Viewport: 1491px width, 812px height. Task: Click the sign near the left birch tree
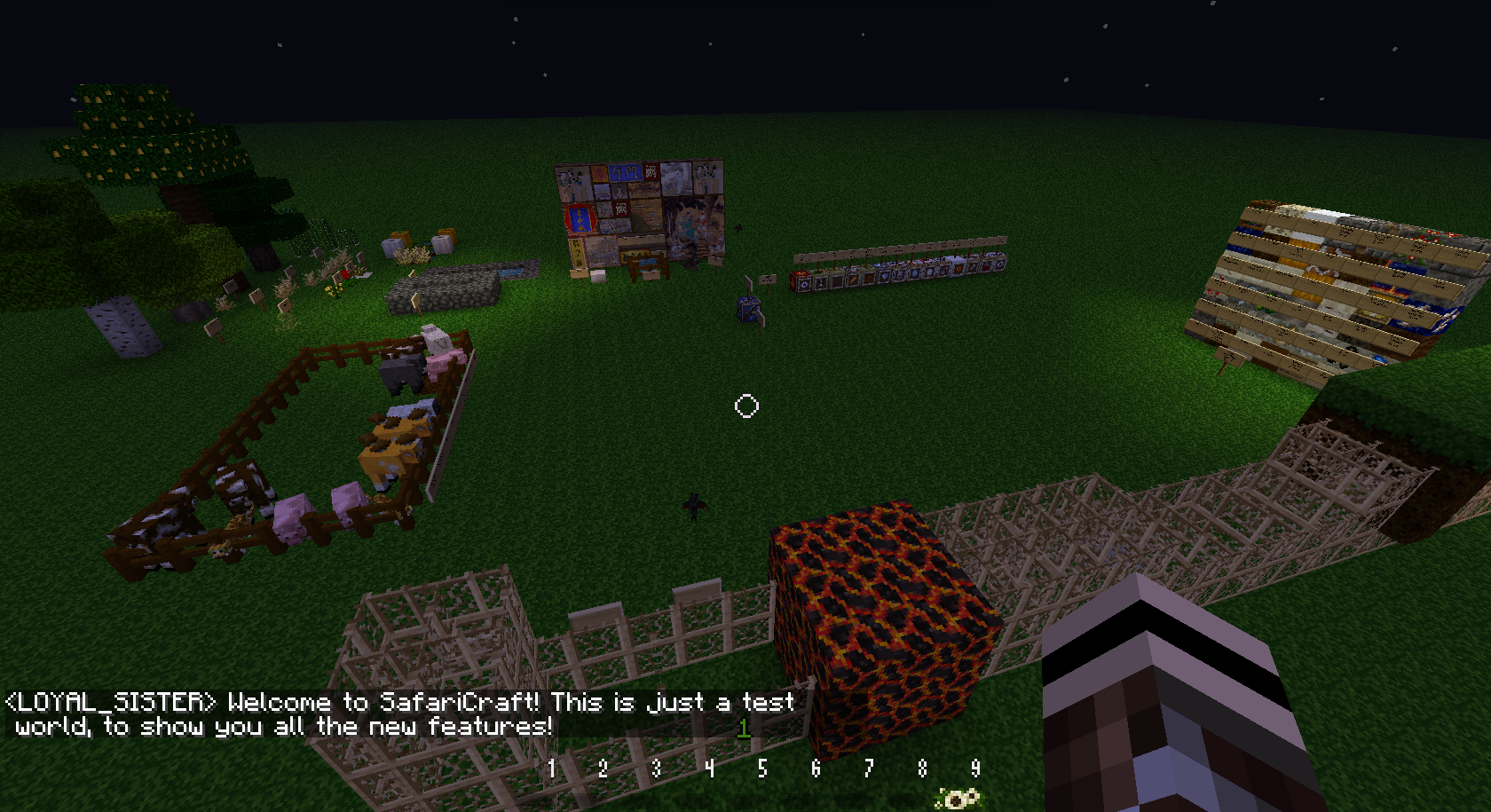215,328
